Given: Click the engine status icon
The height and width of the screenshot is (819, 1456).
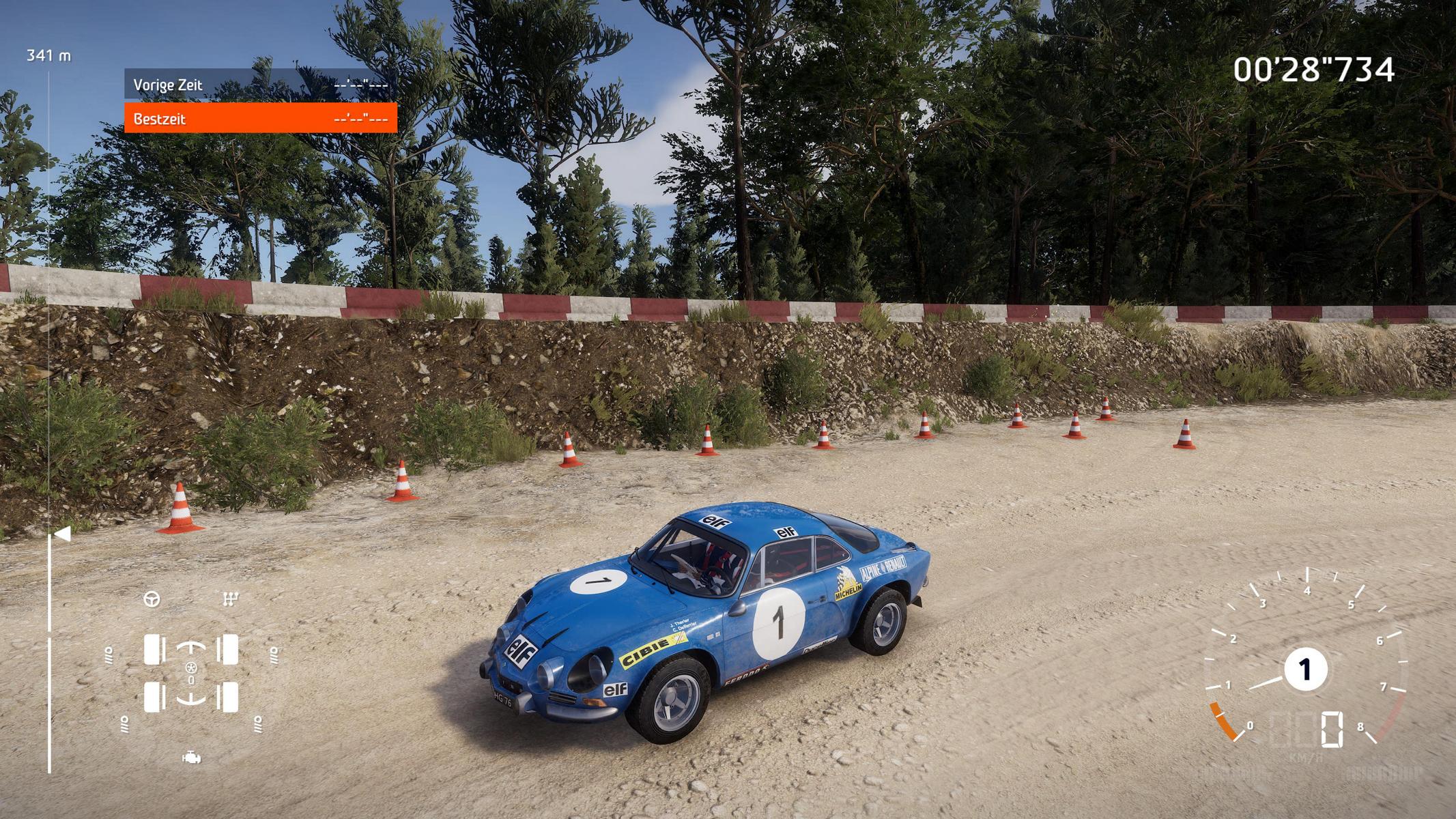Looking at the screenshot, I should [x=191, y=758].
